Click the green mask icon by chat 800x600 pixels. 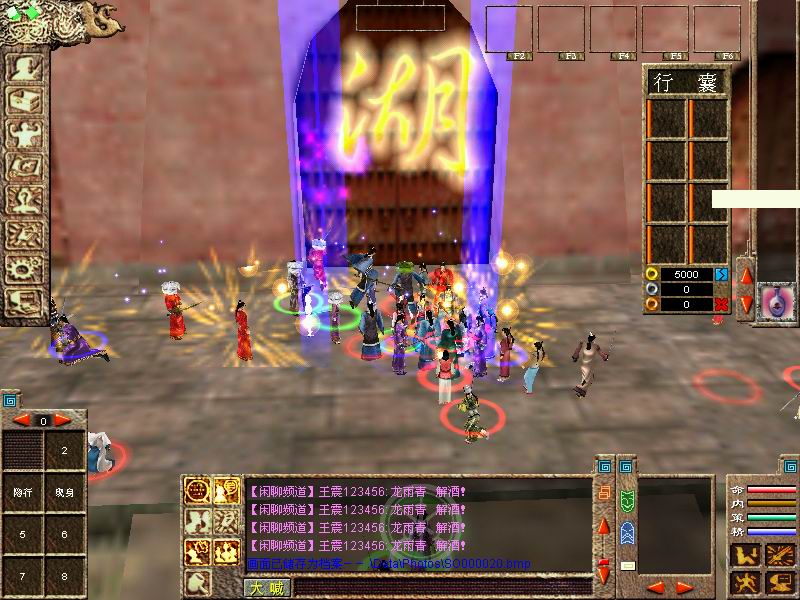pos(627,500)
